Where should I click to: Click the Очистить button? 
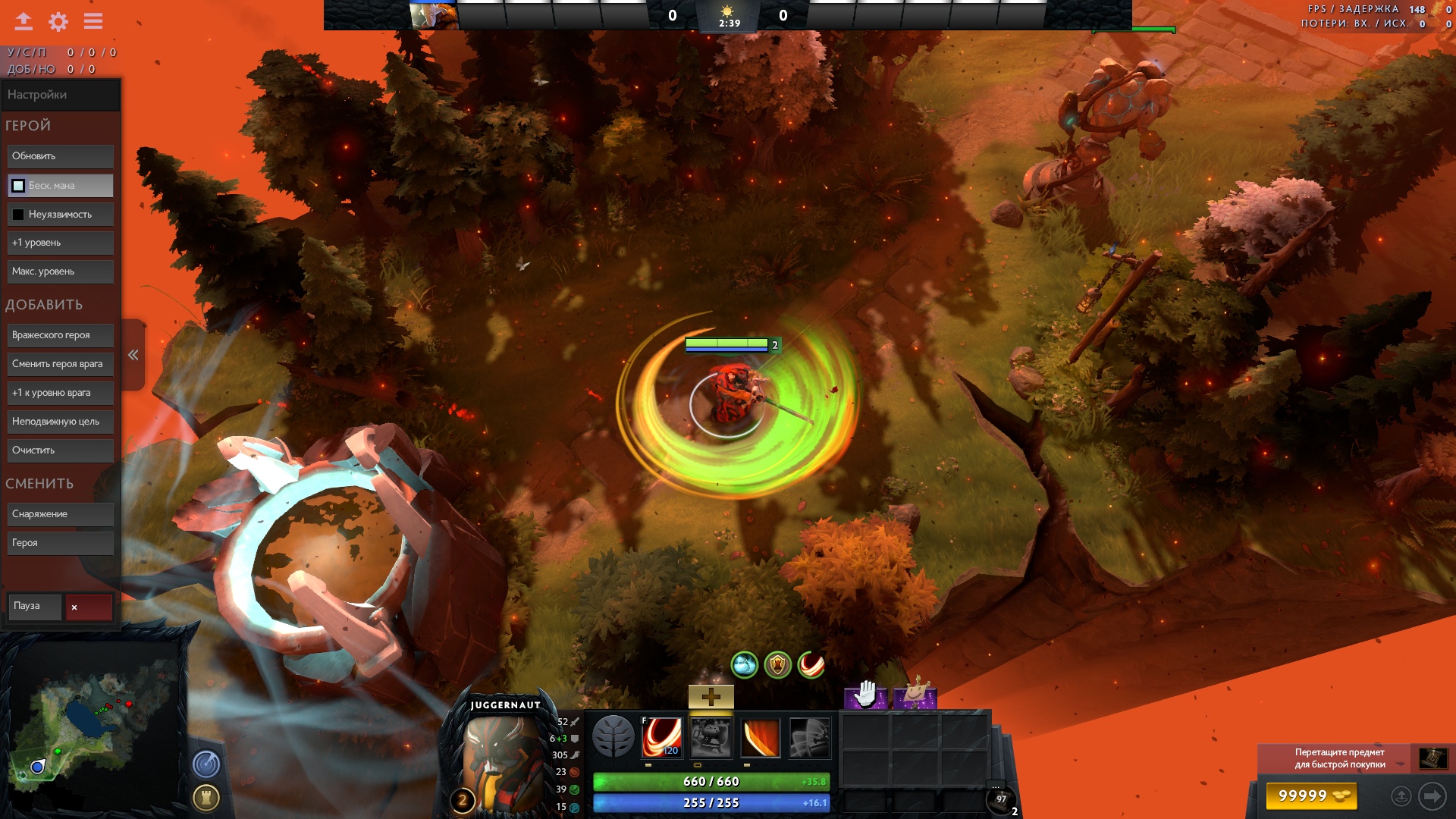point(60,450)
